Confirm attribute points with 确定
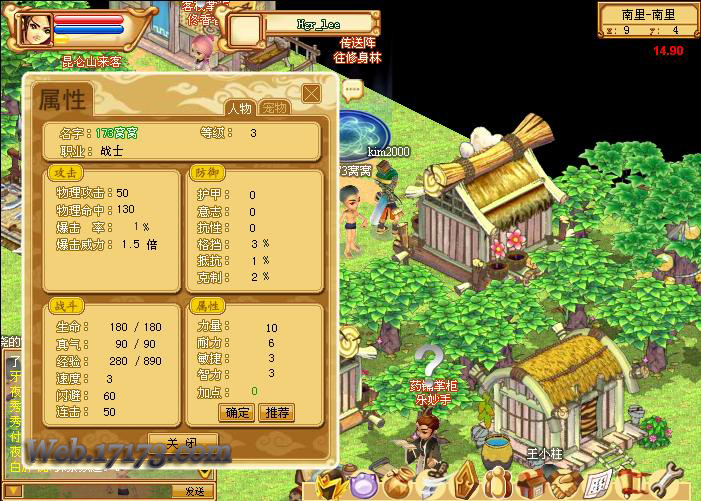Viewport: 701px width, 501px height. (x=237, y=412)
